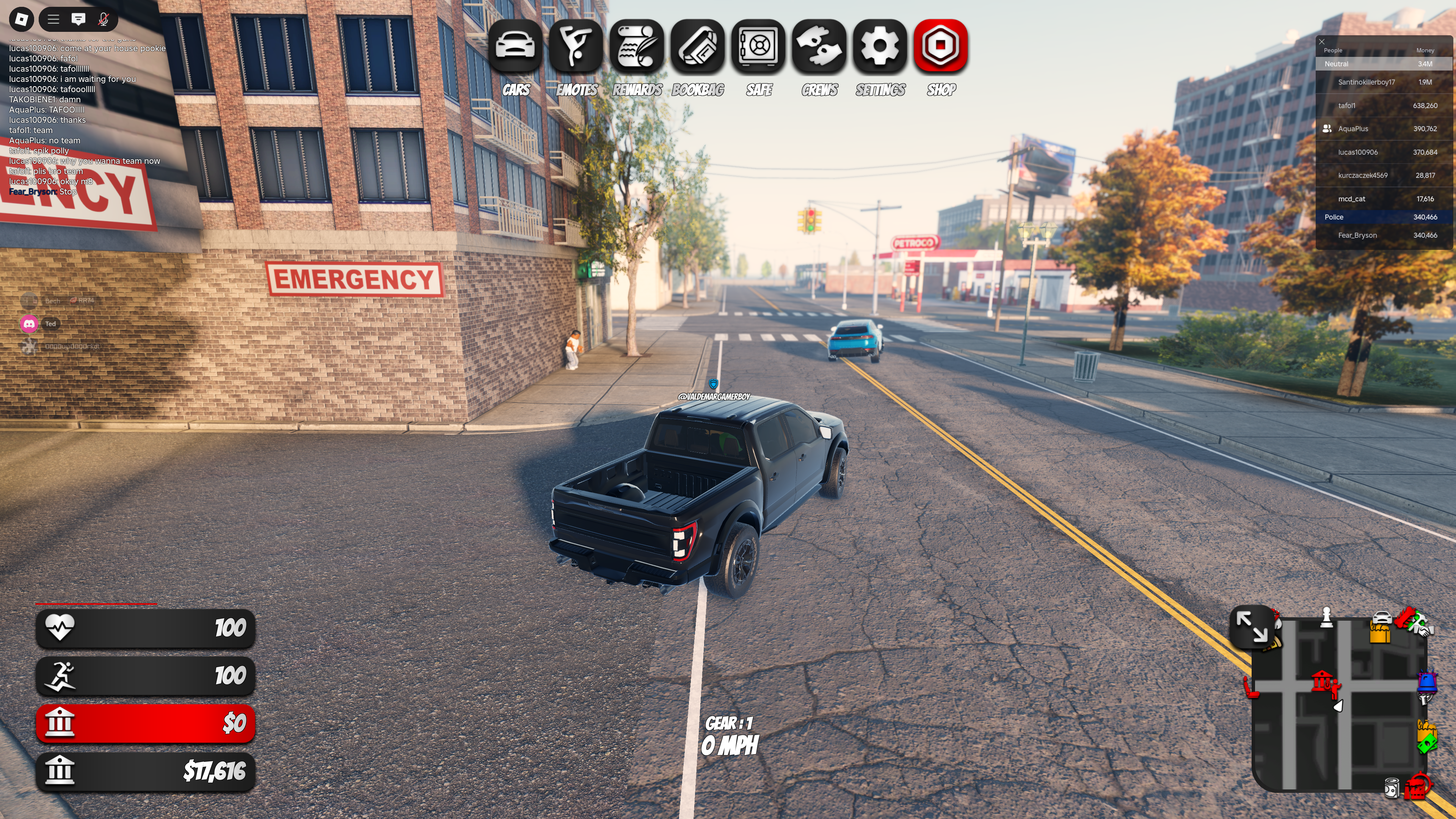Show the Rewards scroll panel
This screenshot has height=819, width=1456.
(637, 46)
